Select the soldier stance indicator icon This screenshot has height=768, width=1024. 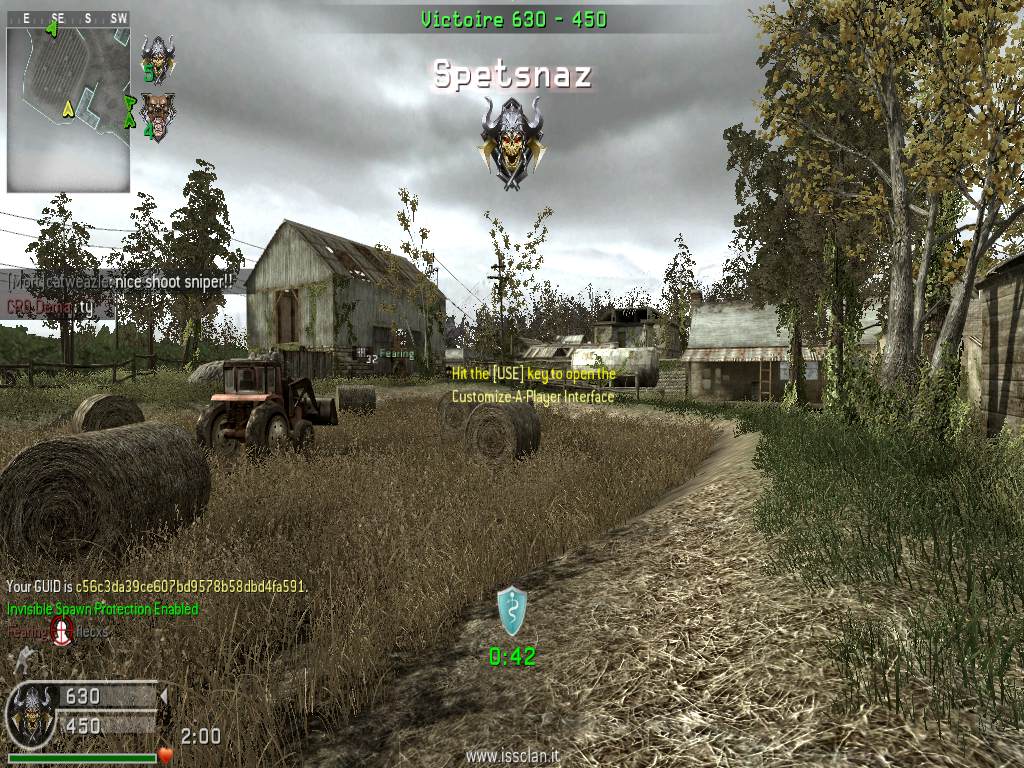[x=18, y=659]
